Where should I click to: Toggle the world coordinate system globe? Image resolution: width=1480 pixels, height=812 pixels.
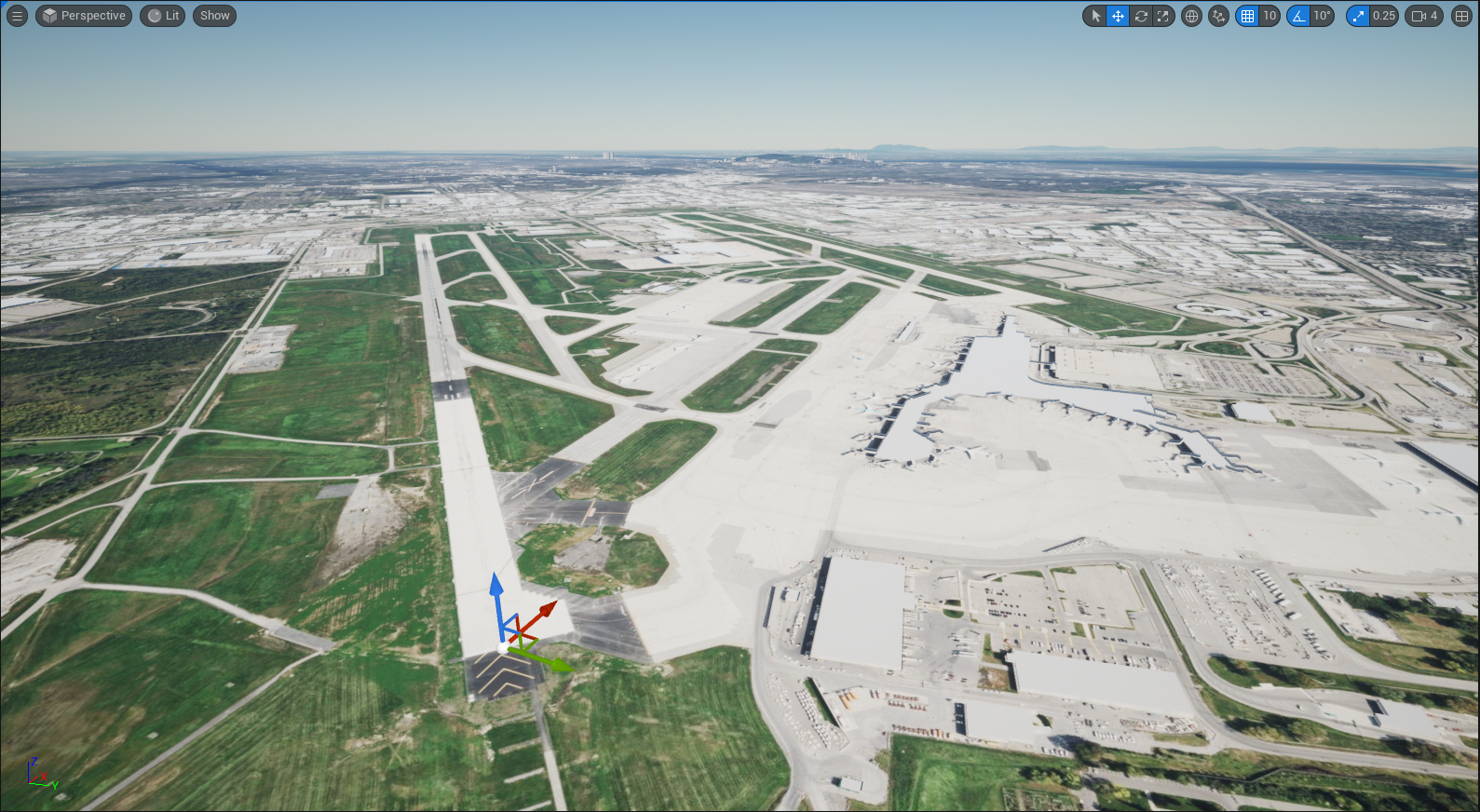[x=1191, y=16]
